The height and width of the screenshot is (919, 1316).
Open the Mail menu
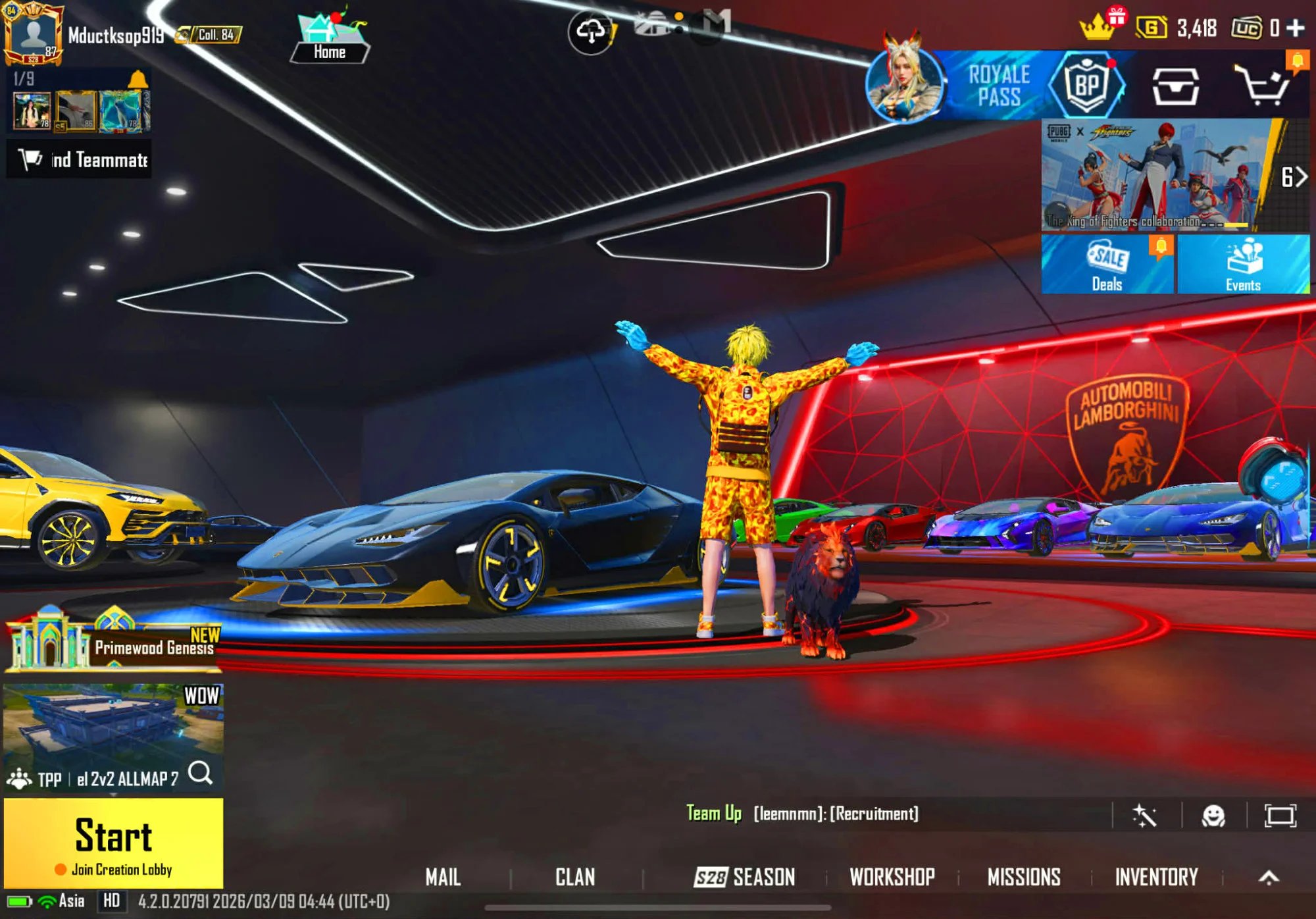pyautogui.click(x=443, y=877)
